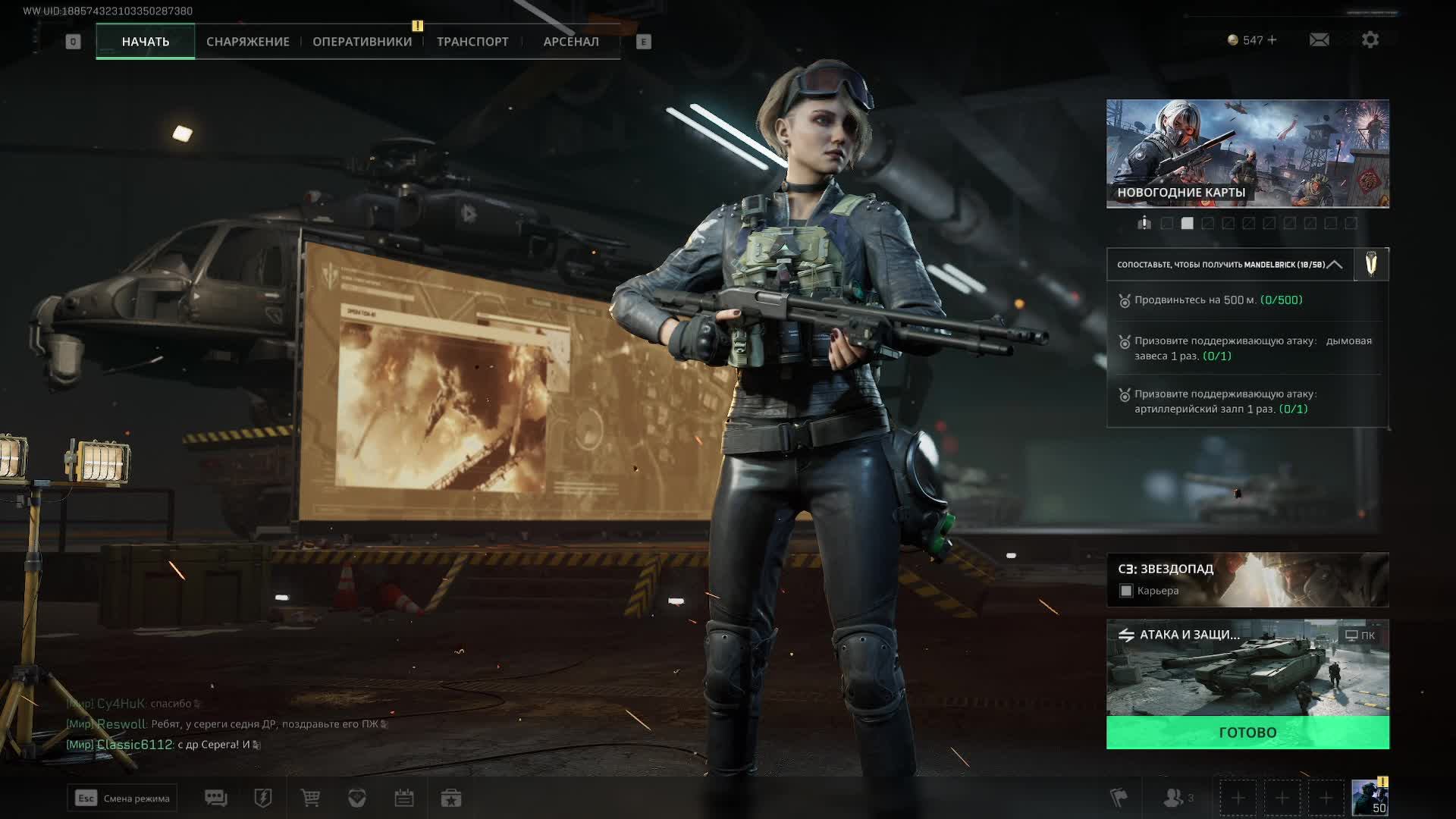Select the ОПЕРАТИВНИКИ tab
1456x819 pixels.
[362, 42]
